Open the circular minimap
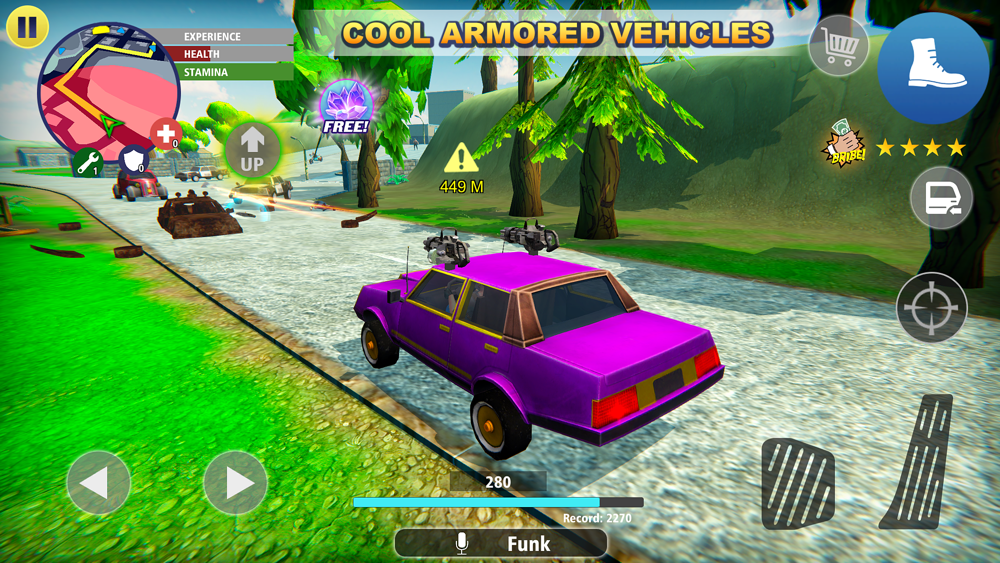1000x563 pixels. 108,90
